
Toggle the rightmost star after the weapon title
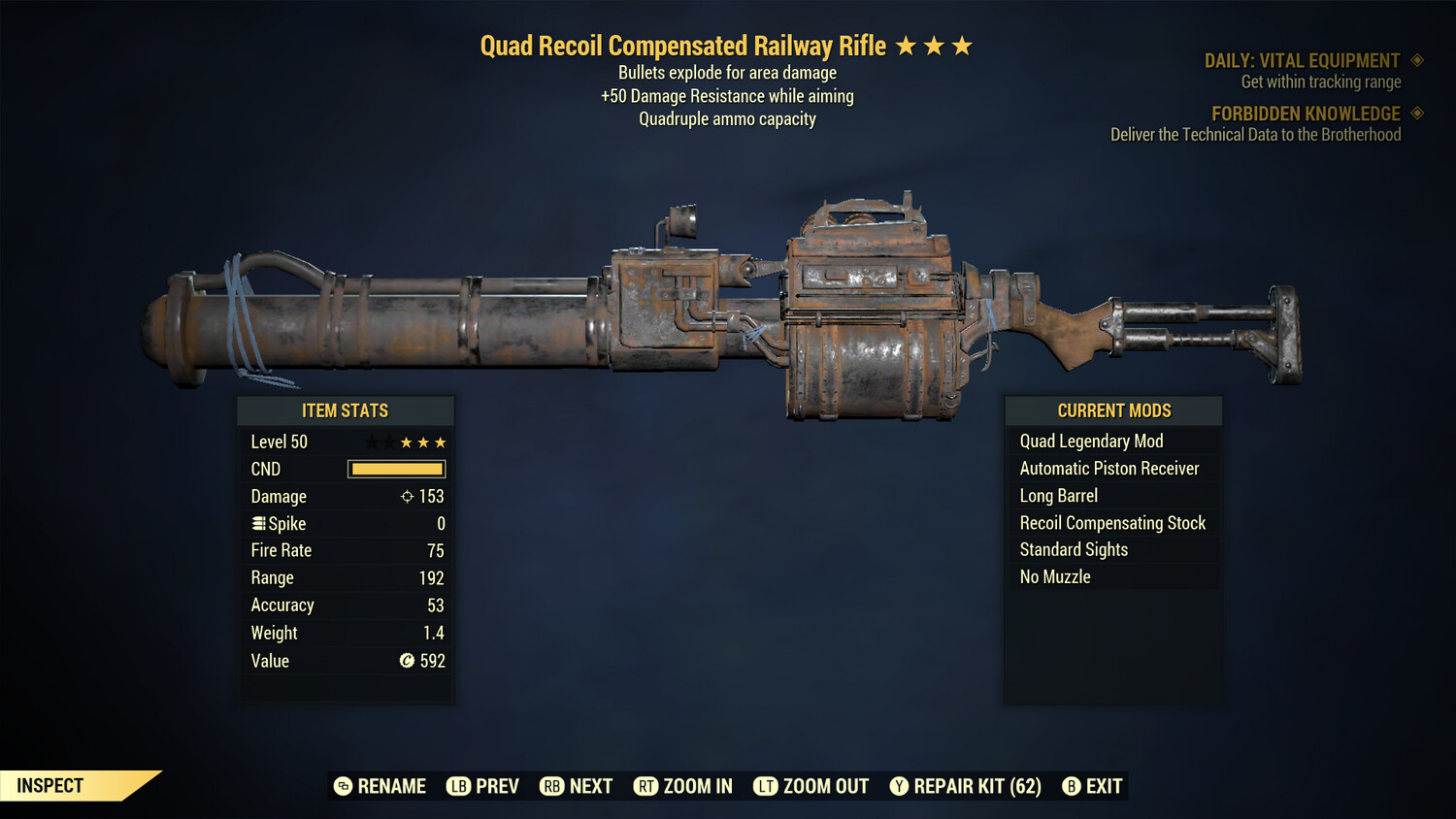point(962,44)
